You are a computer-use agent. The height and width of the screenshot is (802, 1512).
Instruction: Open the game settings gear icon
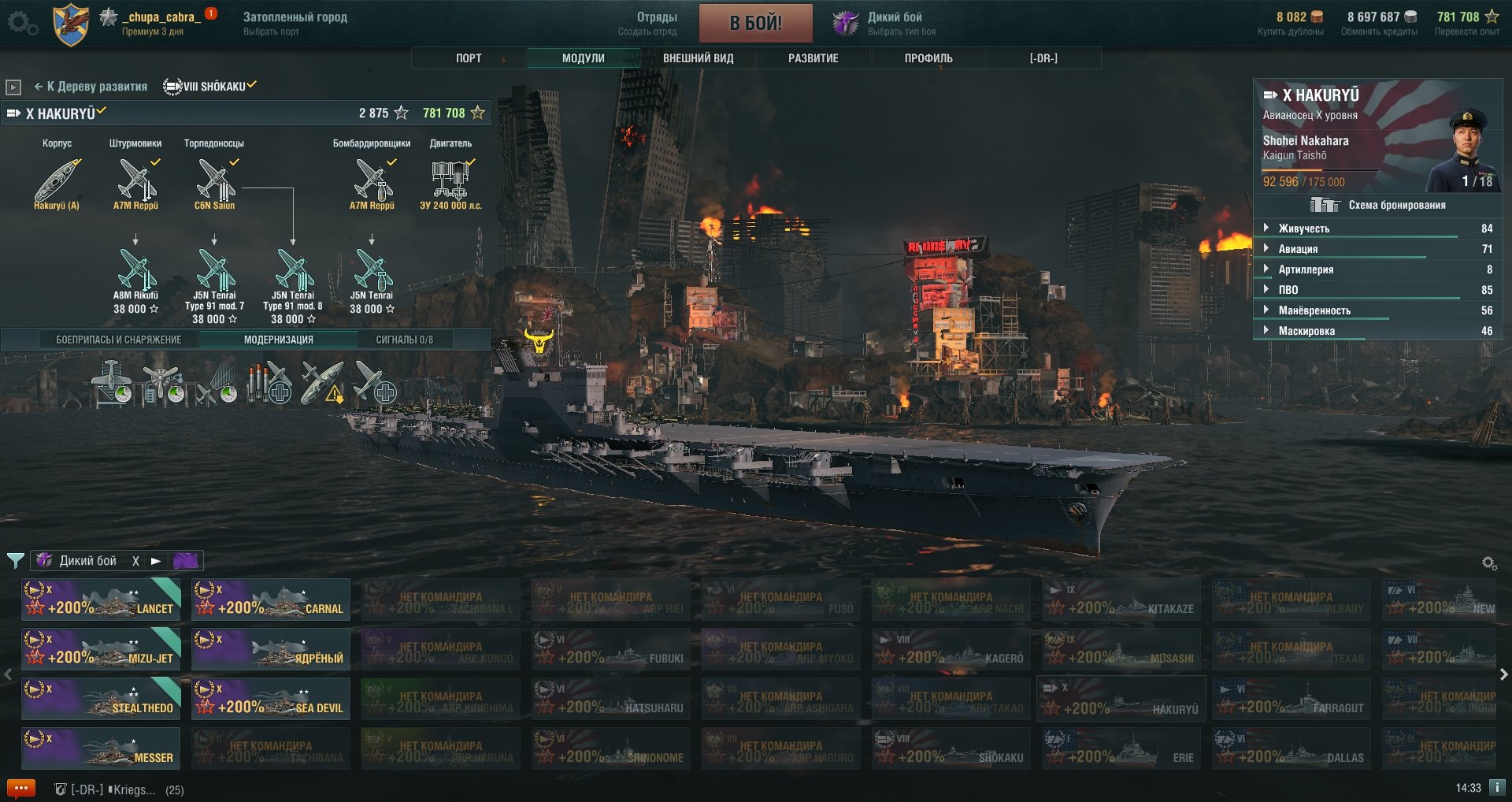(x=21, y=23)
